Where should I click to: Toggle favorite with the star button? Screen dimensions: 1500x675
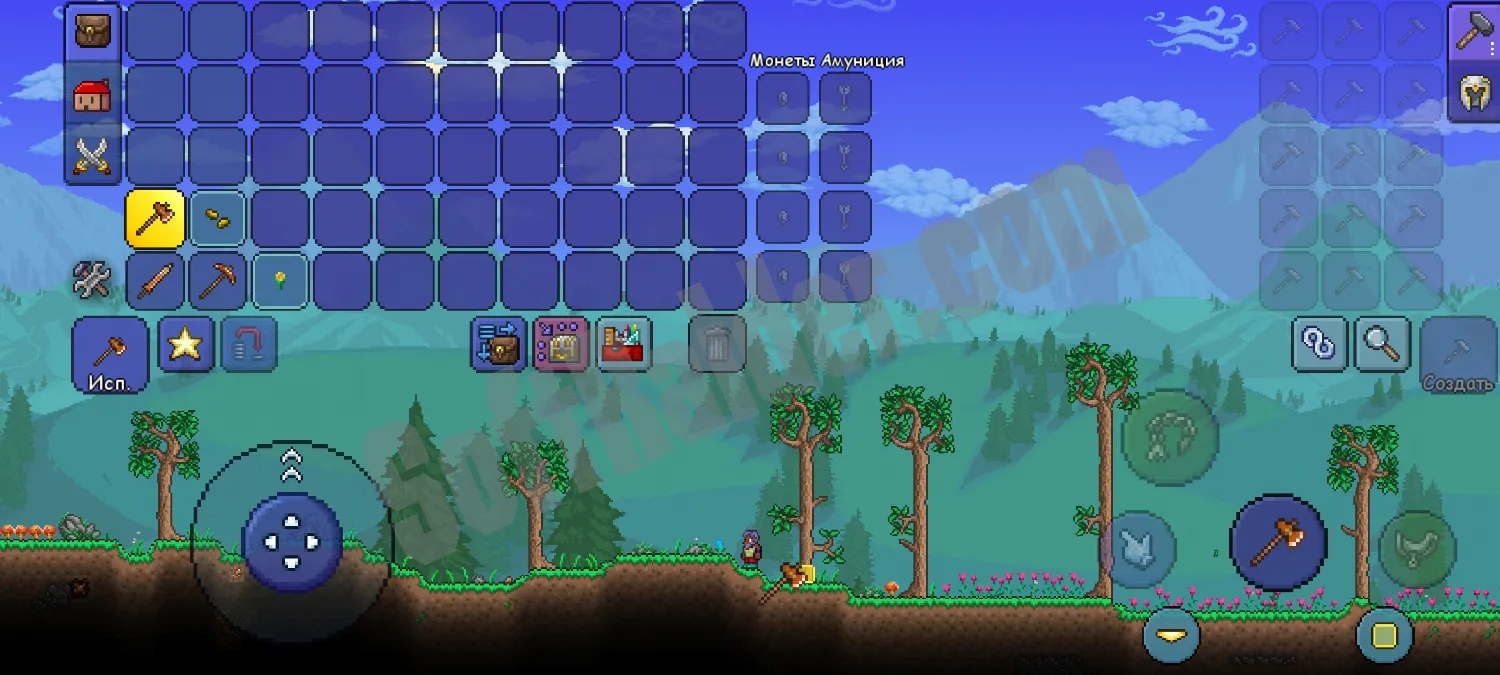tap(186, 344)
